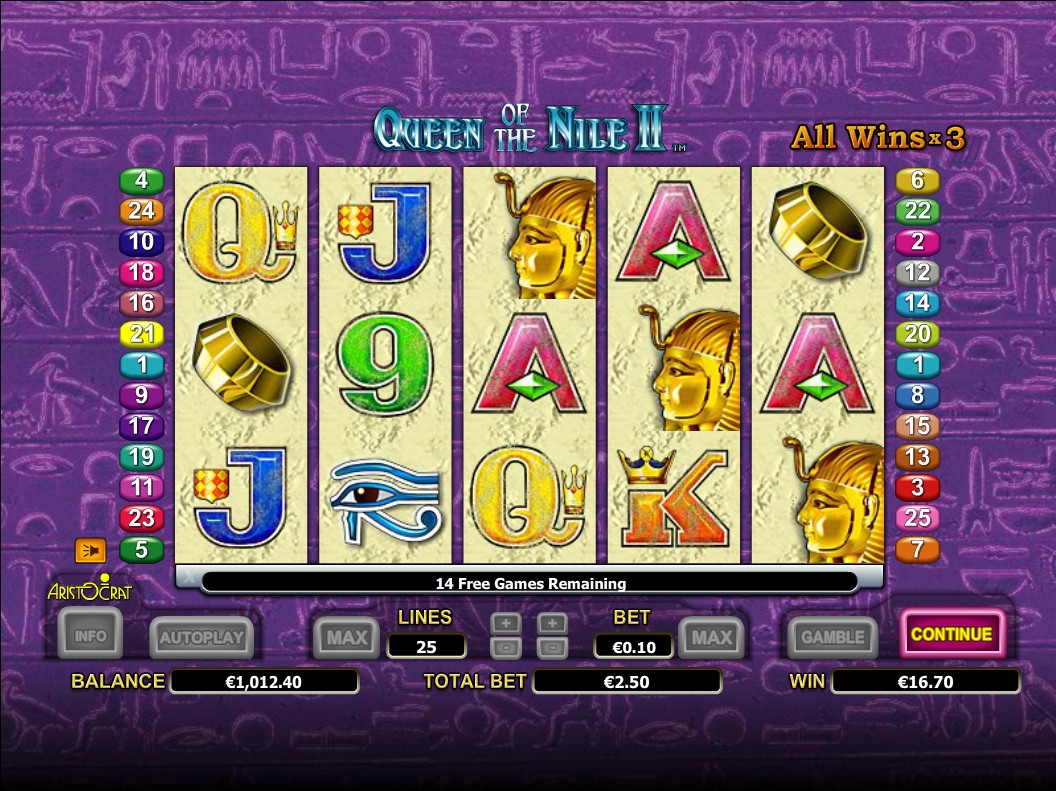The height and width of the screenshot is (791, 1056).
Task: Decrease lines with the minus nearest LINES
Action: (x=506, y=648)
